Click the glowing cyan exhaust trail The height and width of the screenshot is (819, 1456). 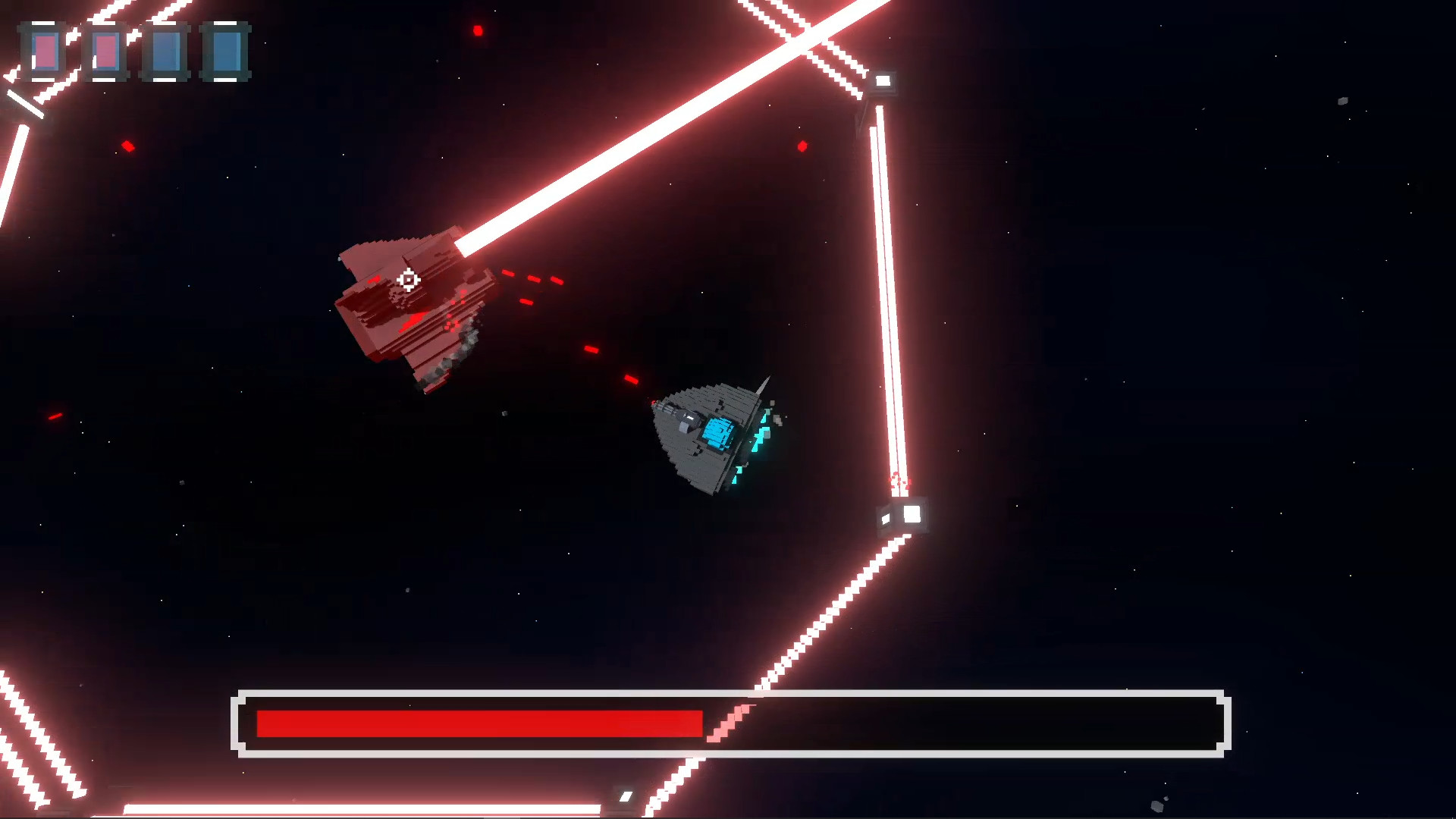pos(736,476)
